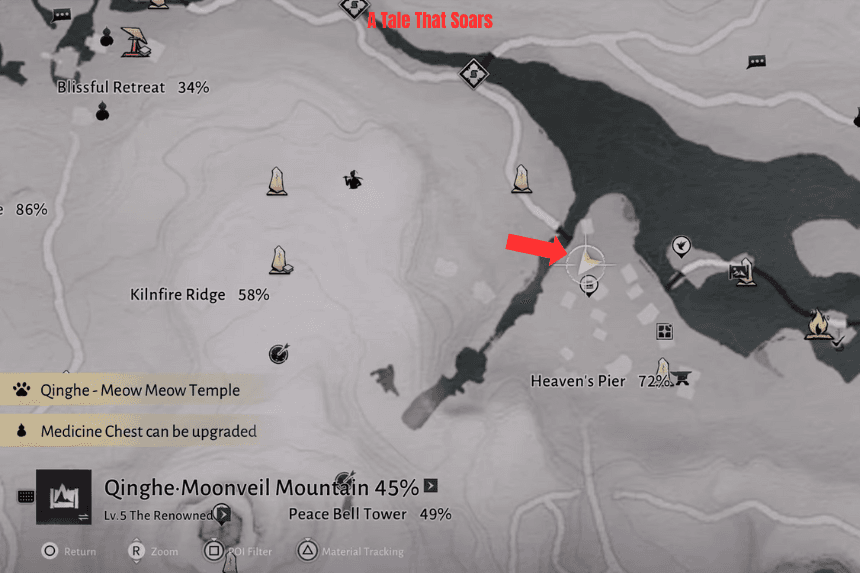Select the Heaven's Pier area label

click(x=578, y=381)
